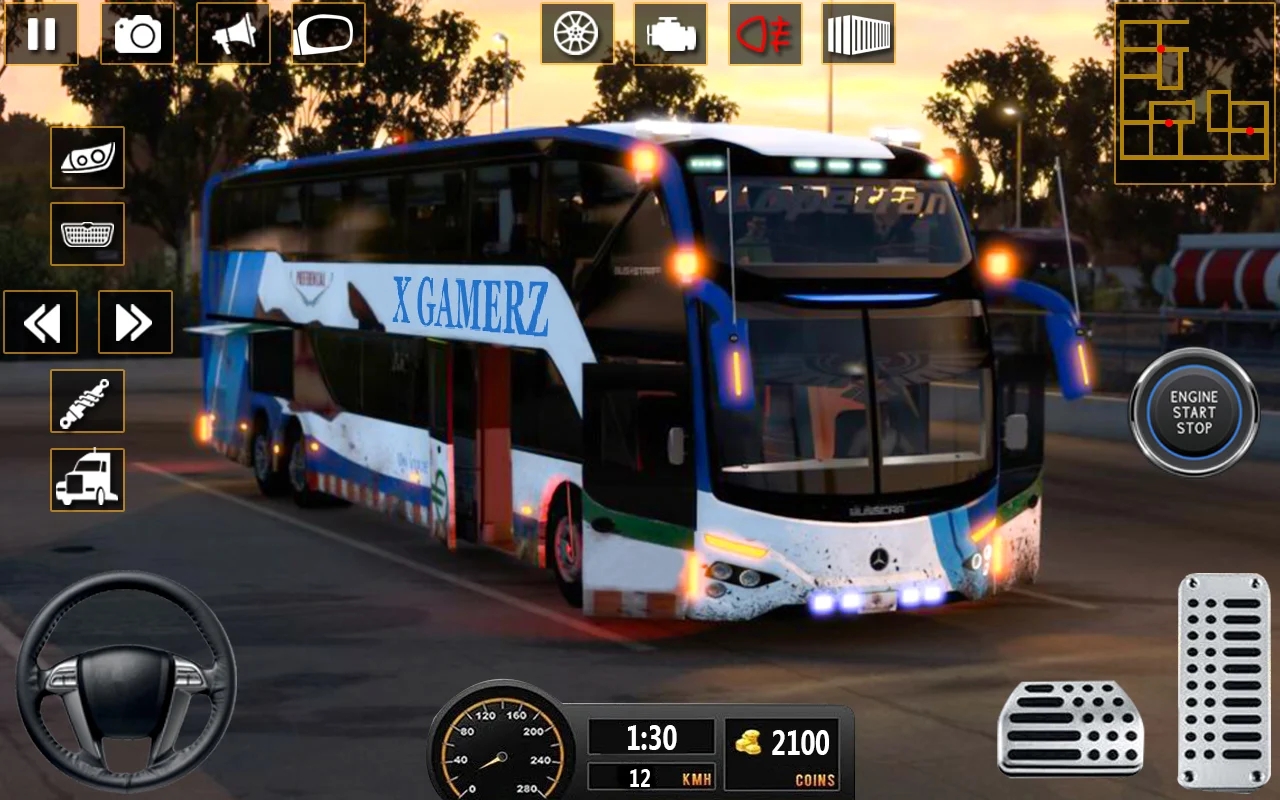Pause the game

(x=42, y=34)
